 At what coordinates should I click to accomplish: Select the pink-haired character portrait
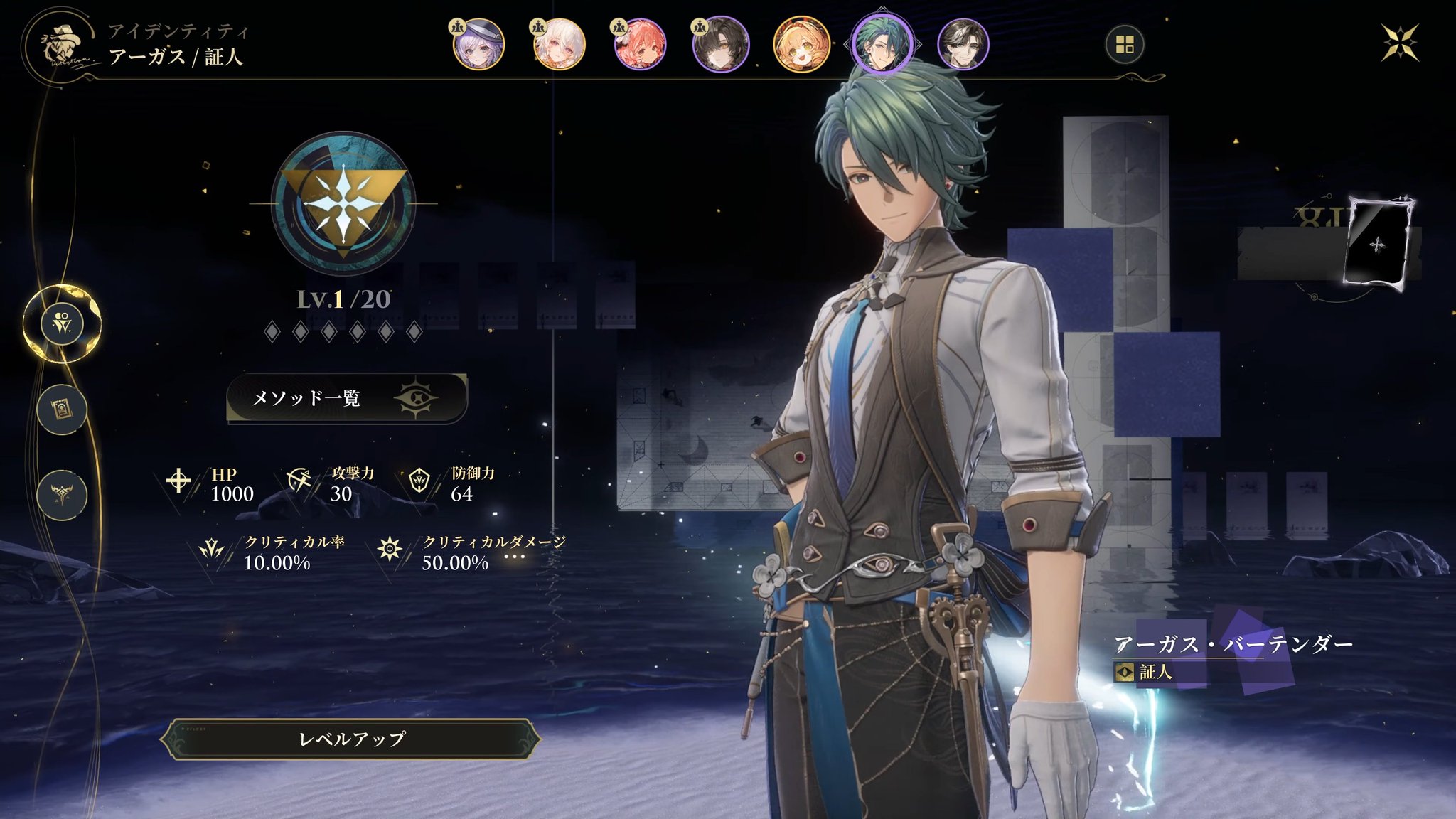point(640,45)
